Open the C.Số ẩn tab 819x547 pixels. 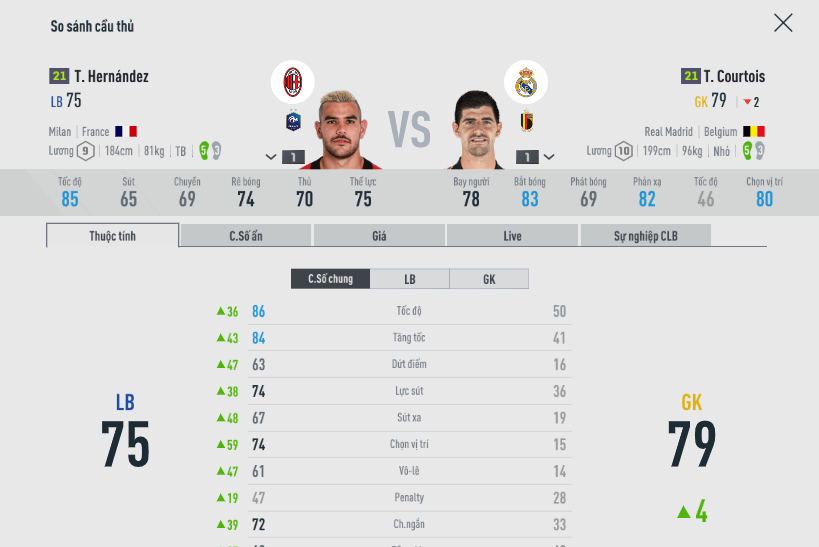[x=246, y=236]
